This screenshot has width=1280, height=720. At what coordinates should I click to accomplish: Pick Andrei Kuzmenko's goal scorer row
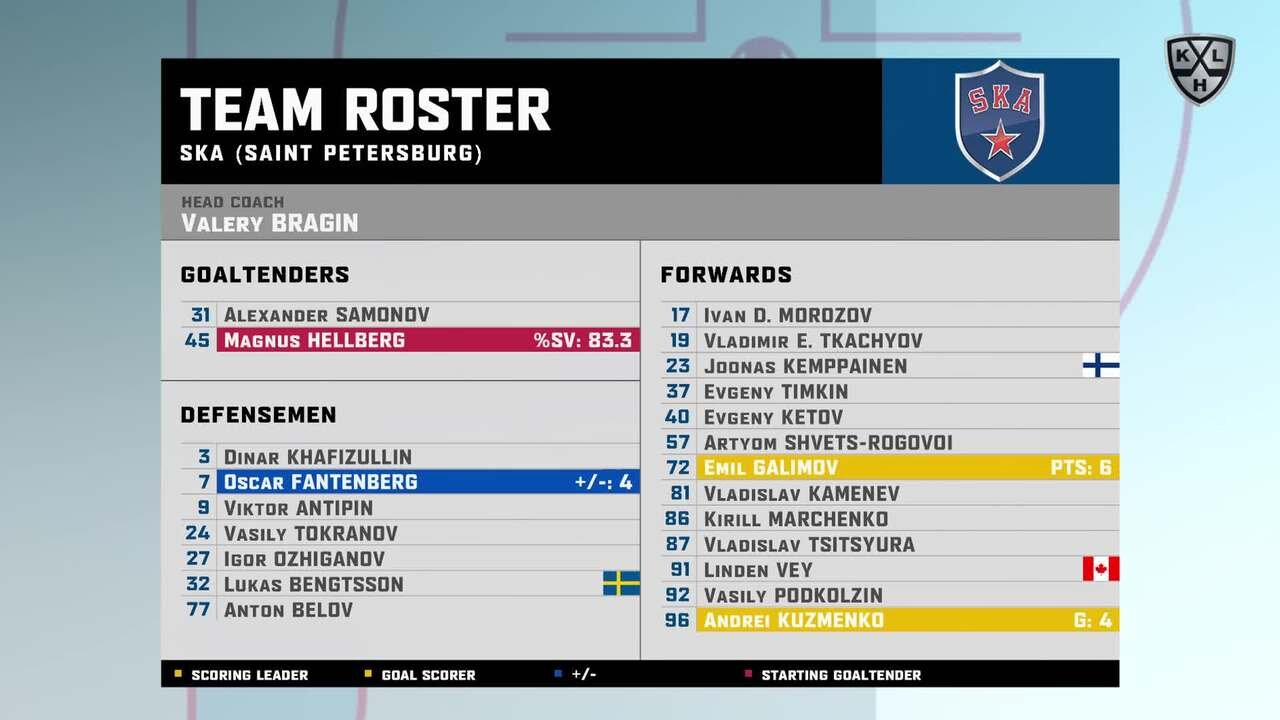click(x=906, y=621)
